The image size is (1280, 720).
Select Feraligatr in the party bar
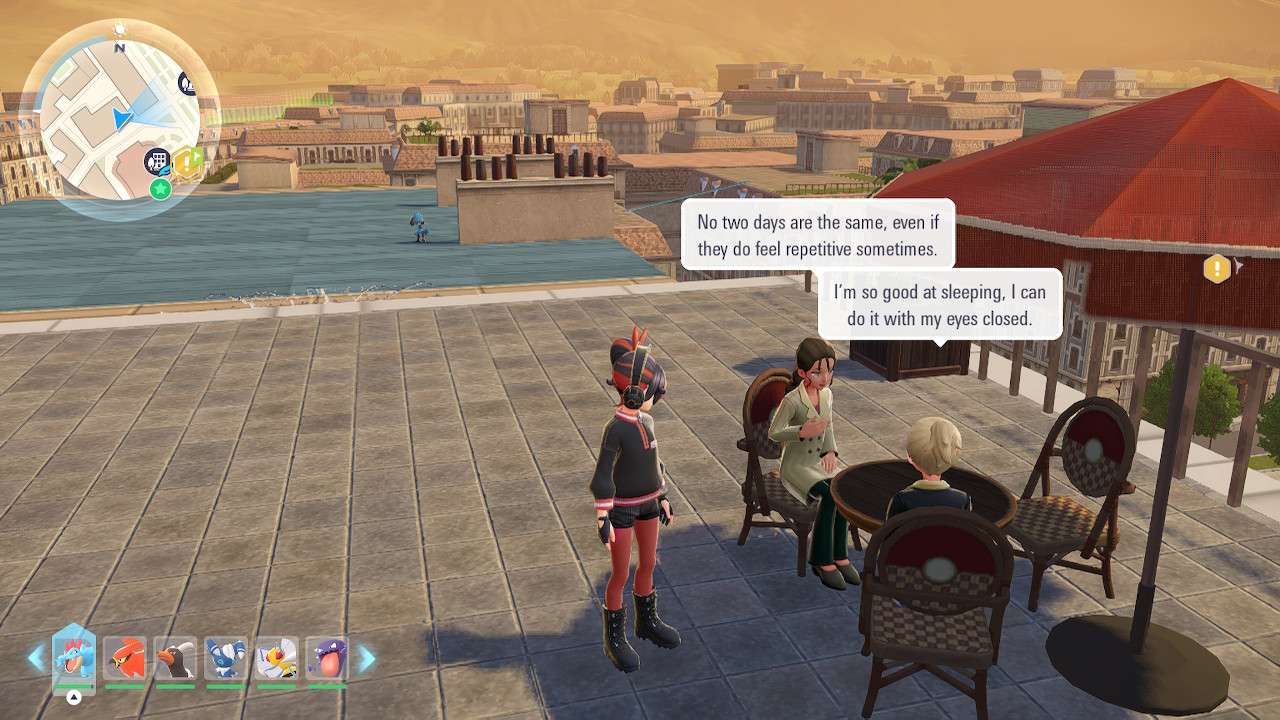pos(73,659)
